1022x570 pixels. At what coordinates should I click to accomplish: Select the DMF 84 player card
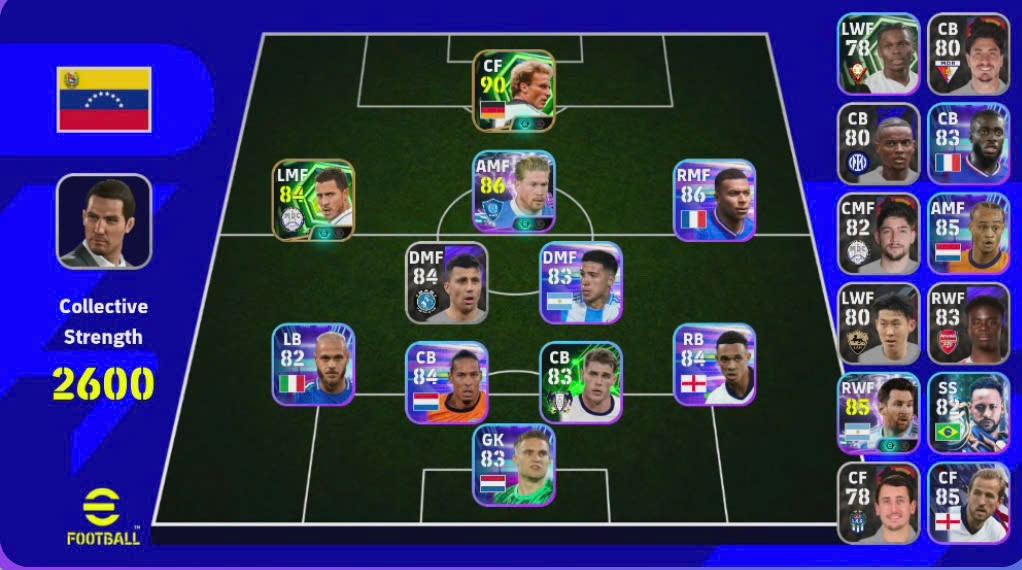pyautogui.click(x=447, y=282)
